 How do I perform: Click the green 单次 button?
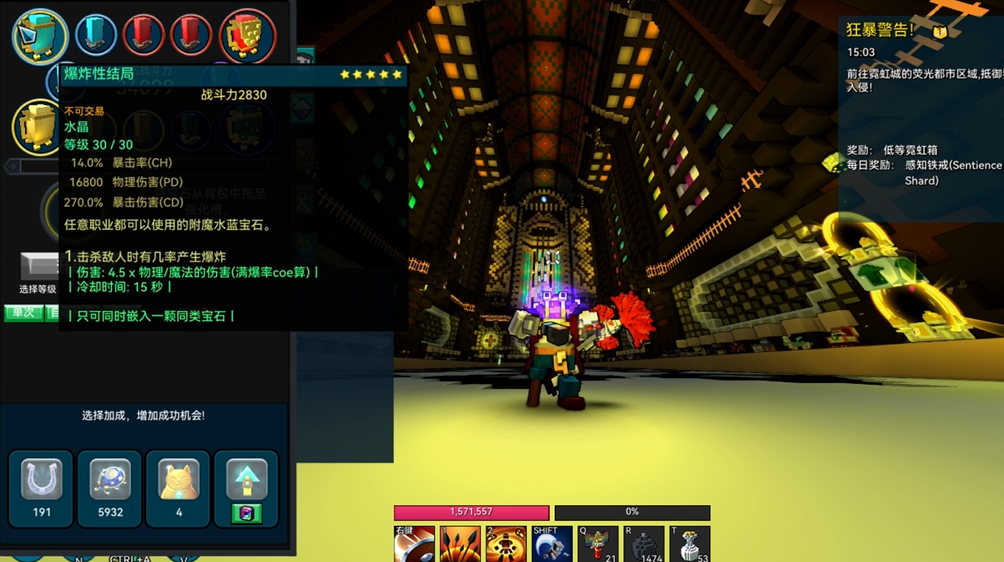pos(22,313)
